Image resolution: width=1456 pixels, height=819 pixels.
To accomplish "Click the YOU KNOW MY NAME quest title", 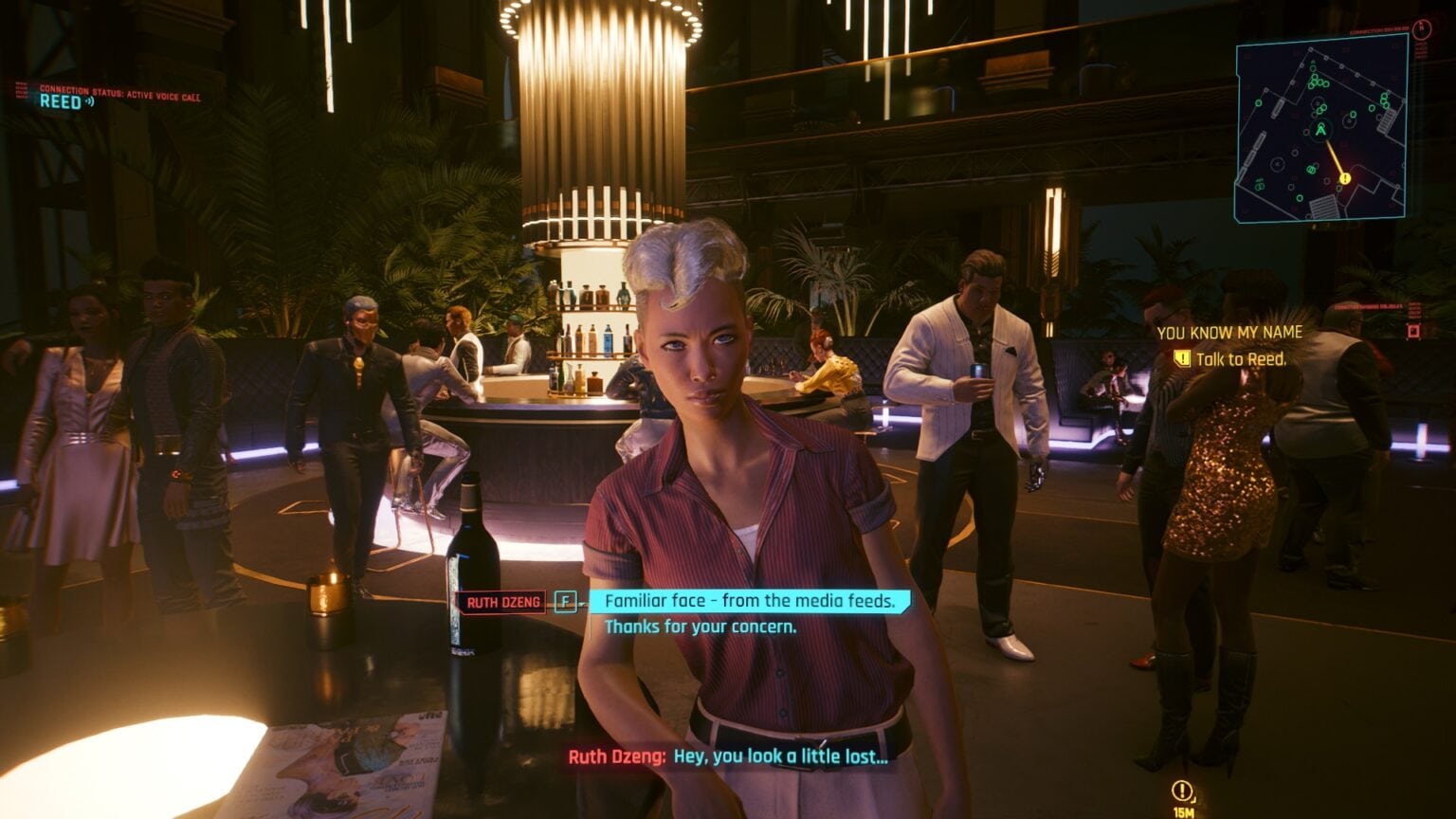I will [1228, 333].
